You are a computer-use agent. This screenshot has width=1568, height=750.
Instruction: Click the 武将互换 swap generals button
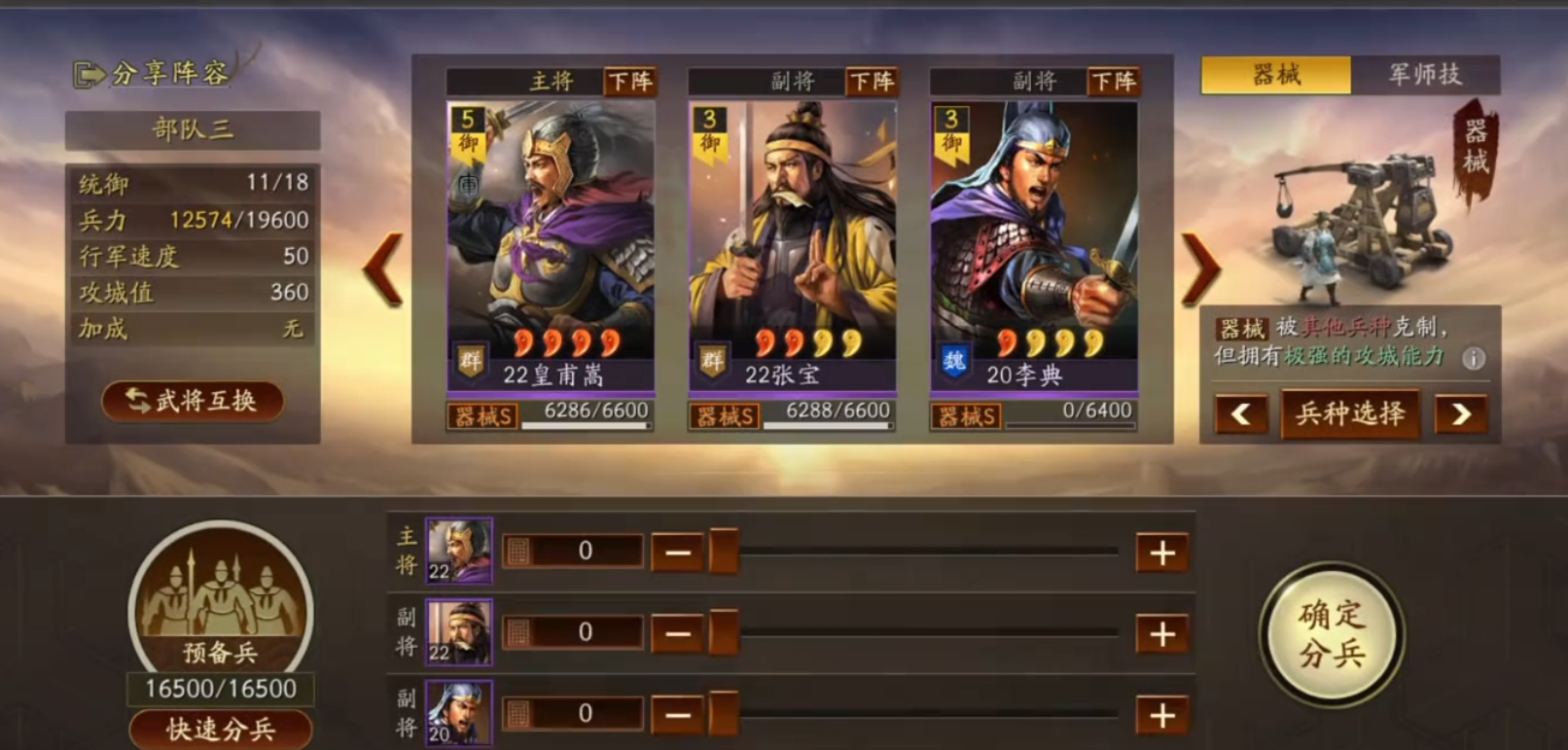tap(192, 402)
